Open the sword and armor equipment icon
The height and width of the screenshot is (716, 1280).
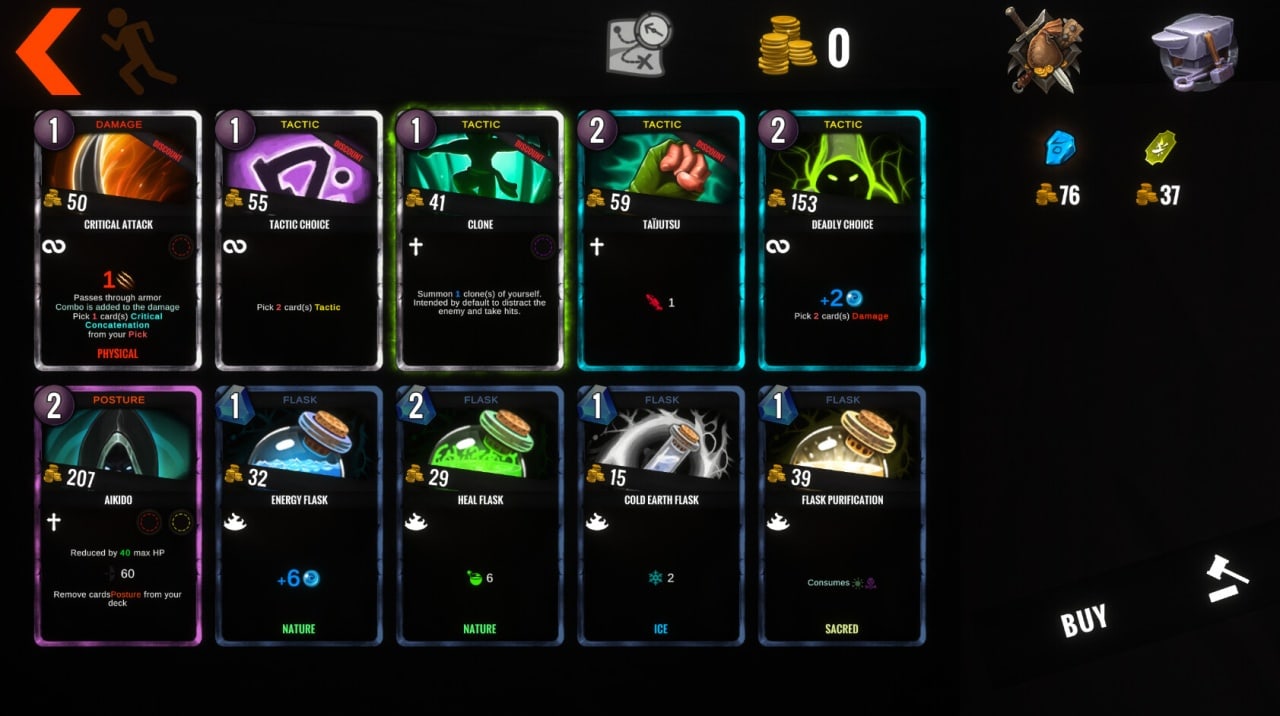coord(1044,48)
